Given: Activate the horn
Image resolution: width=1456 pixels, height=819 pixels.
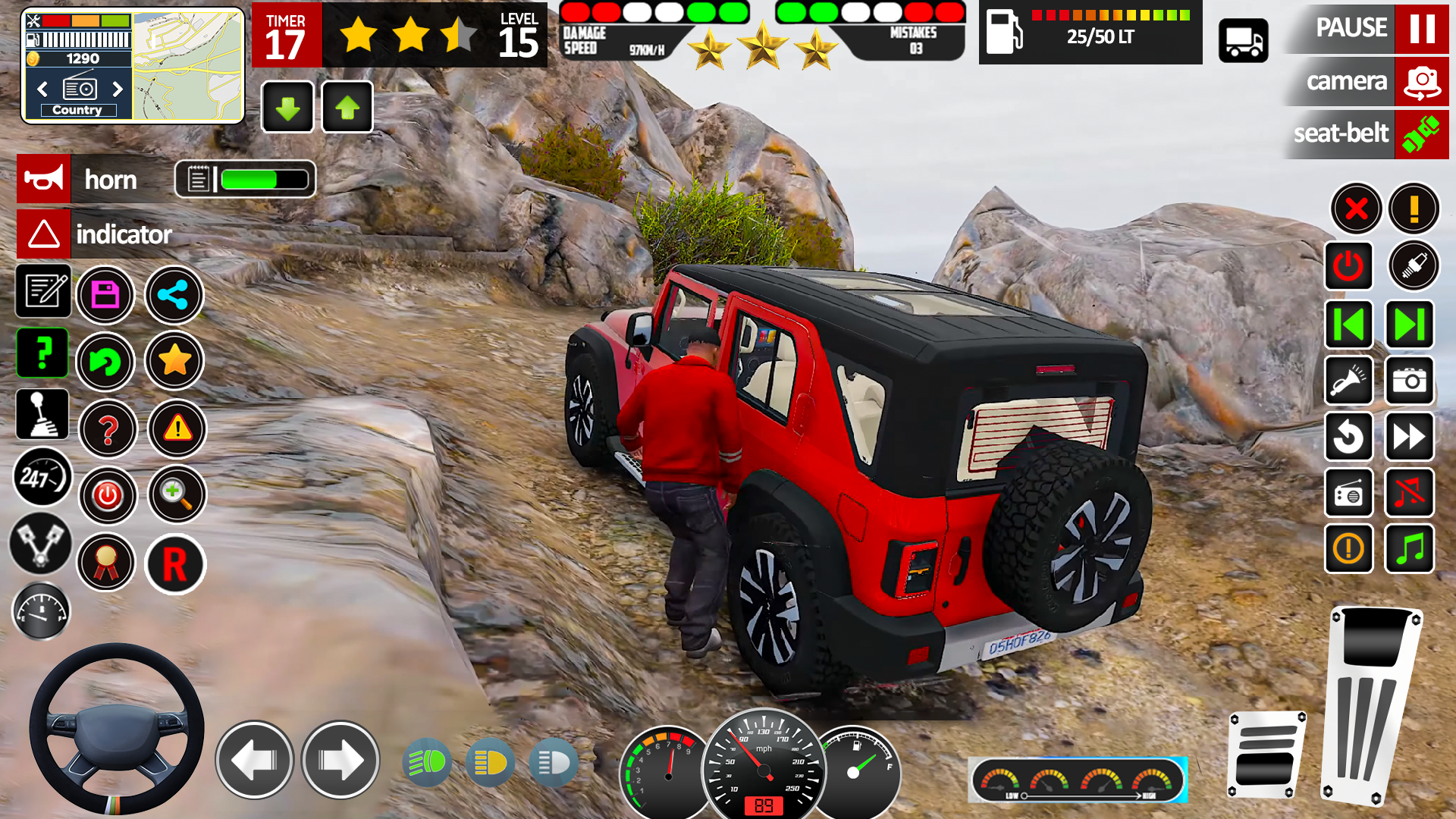Looking at the screenshot, I should click(43, 179).
